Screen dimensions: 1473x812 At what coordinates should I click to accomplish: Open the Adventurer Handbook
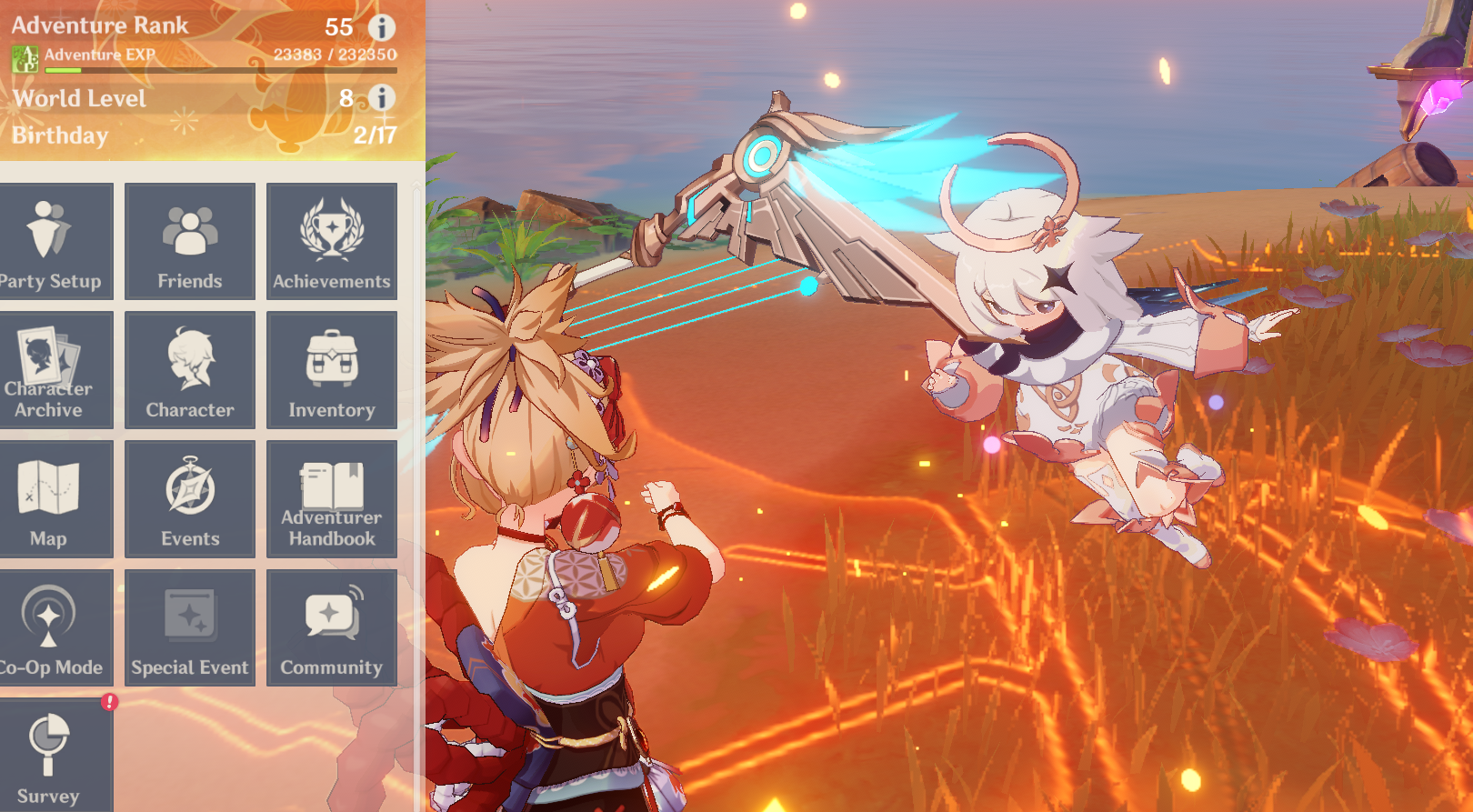coord(332,499)
